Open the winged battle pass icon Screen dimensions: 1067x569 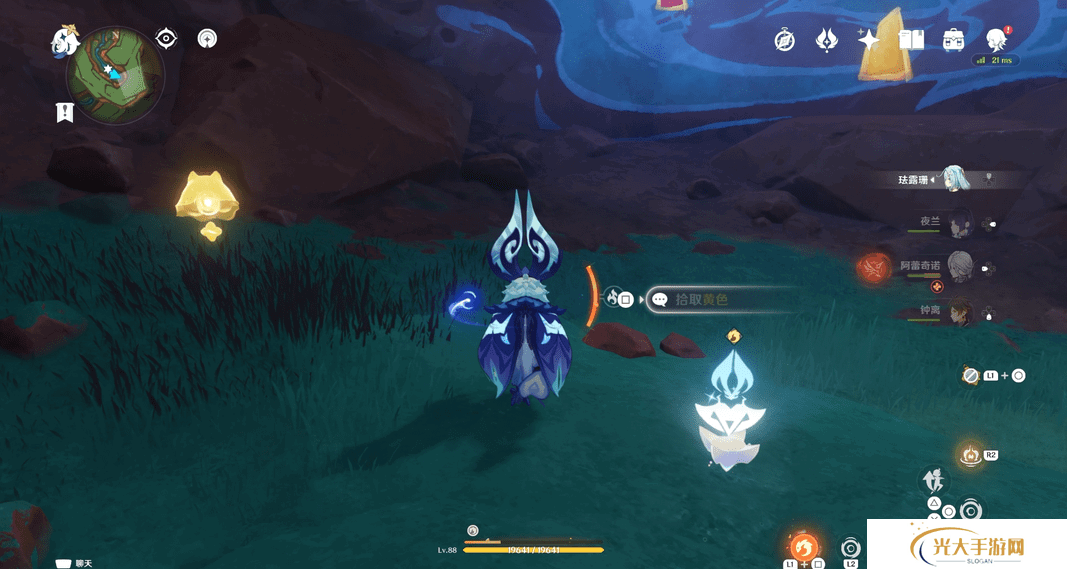827,40
